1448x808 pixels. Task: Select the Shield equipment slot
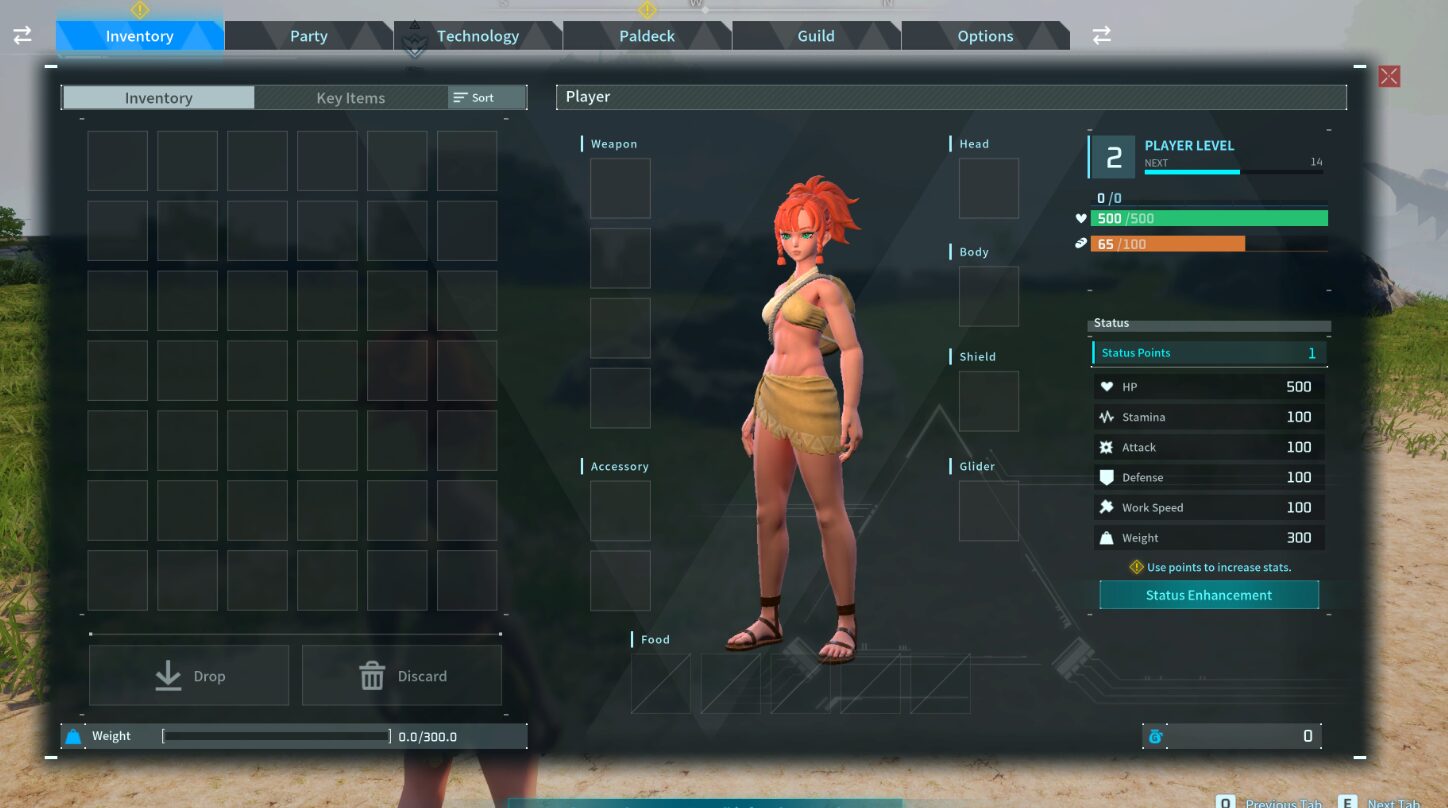988,401
